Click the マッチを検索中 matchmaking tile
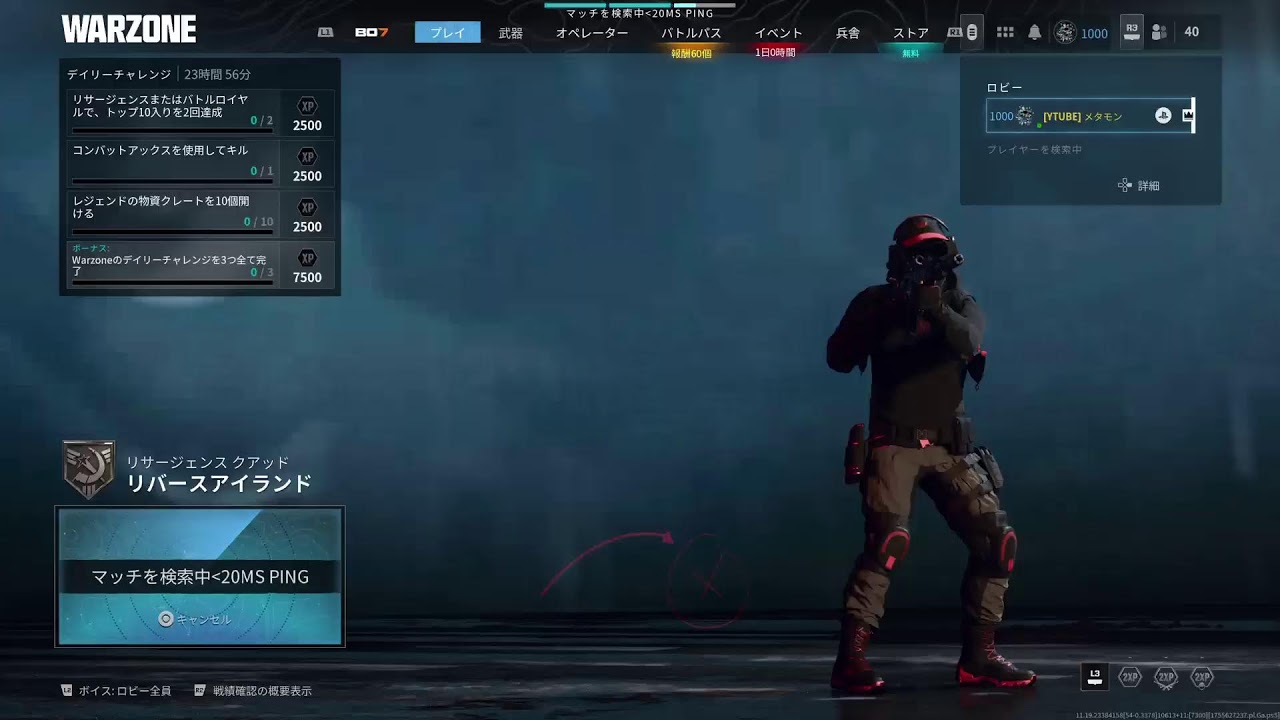 point(200,577)
